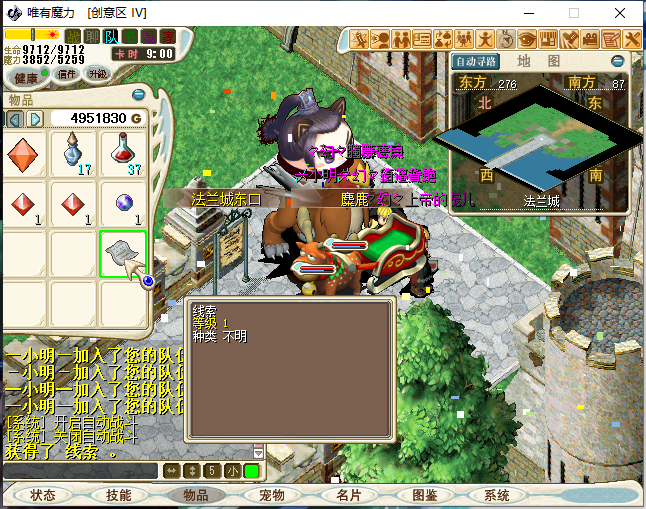The height and width of the screenshot is (509, 646).
Task: Go to next inventory page arrow
Action: click(35, 119)
